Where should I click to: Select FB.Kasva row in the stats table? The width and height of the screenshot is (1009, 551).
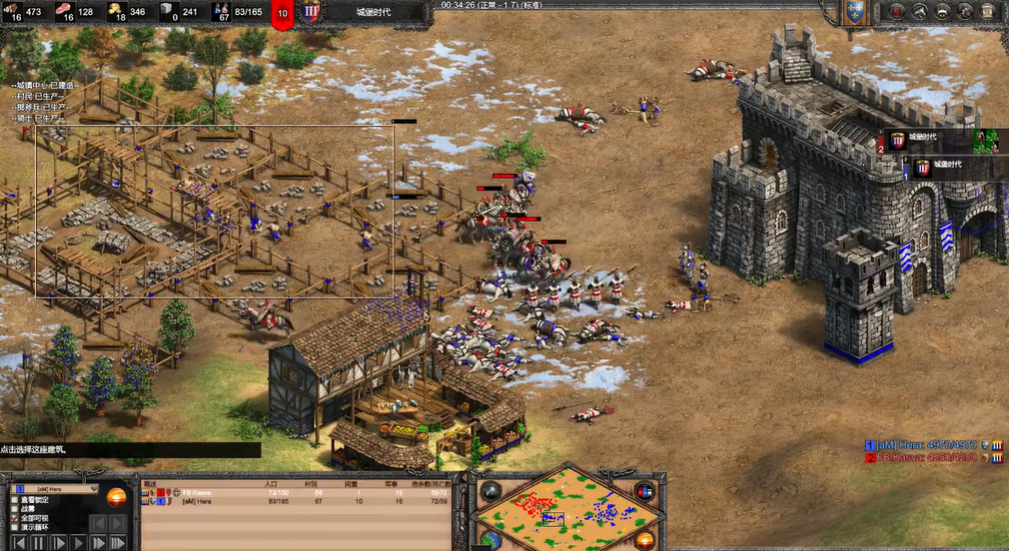click(300, 493)
